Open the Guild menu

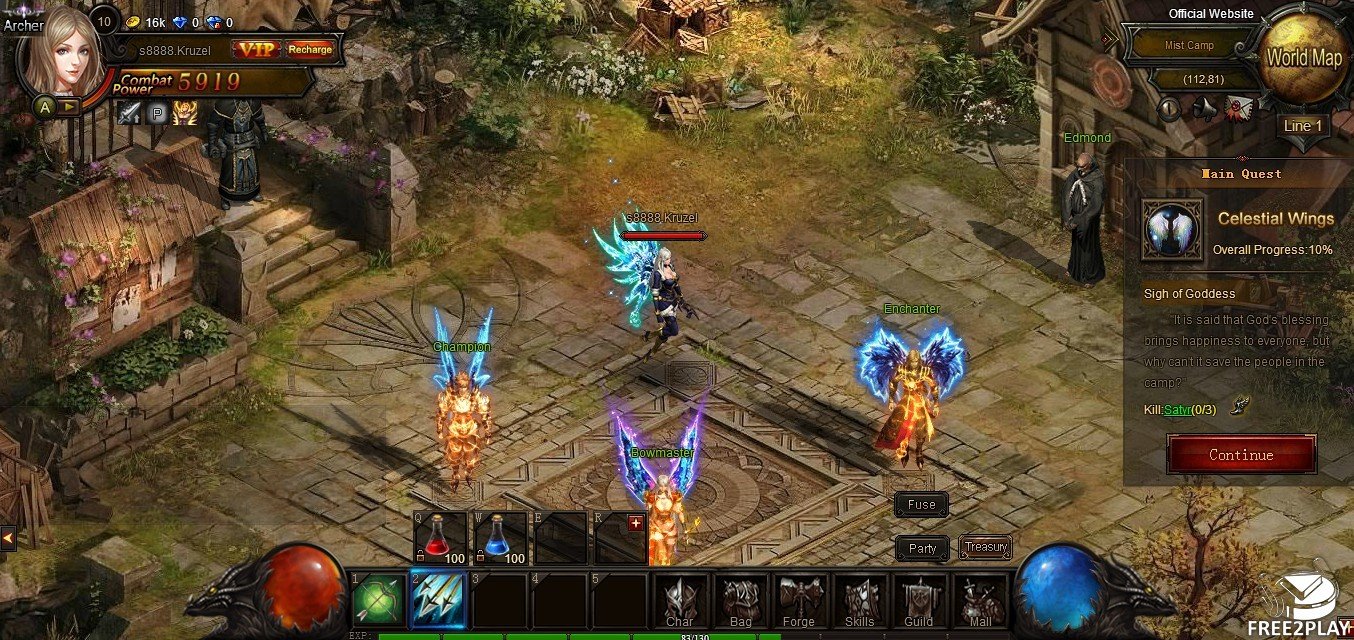(919, 602)
